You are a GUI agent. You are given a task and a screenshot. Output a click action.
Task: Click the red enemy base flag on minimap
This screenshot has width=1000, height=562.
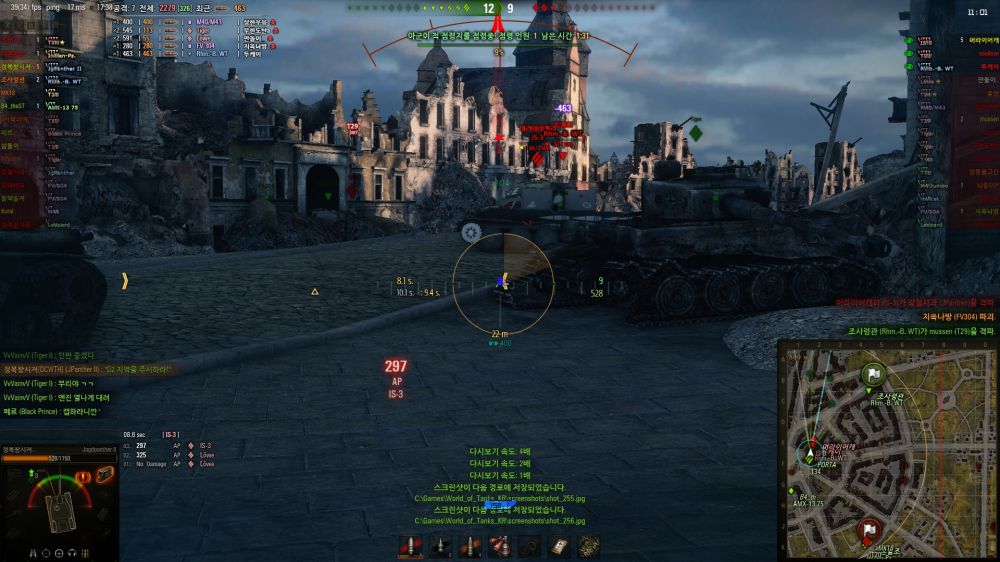[870, 530]
